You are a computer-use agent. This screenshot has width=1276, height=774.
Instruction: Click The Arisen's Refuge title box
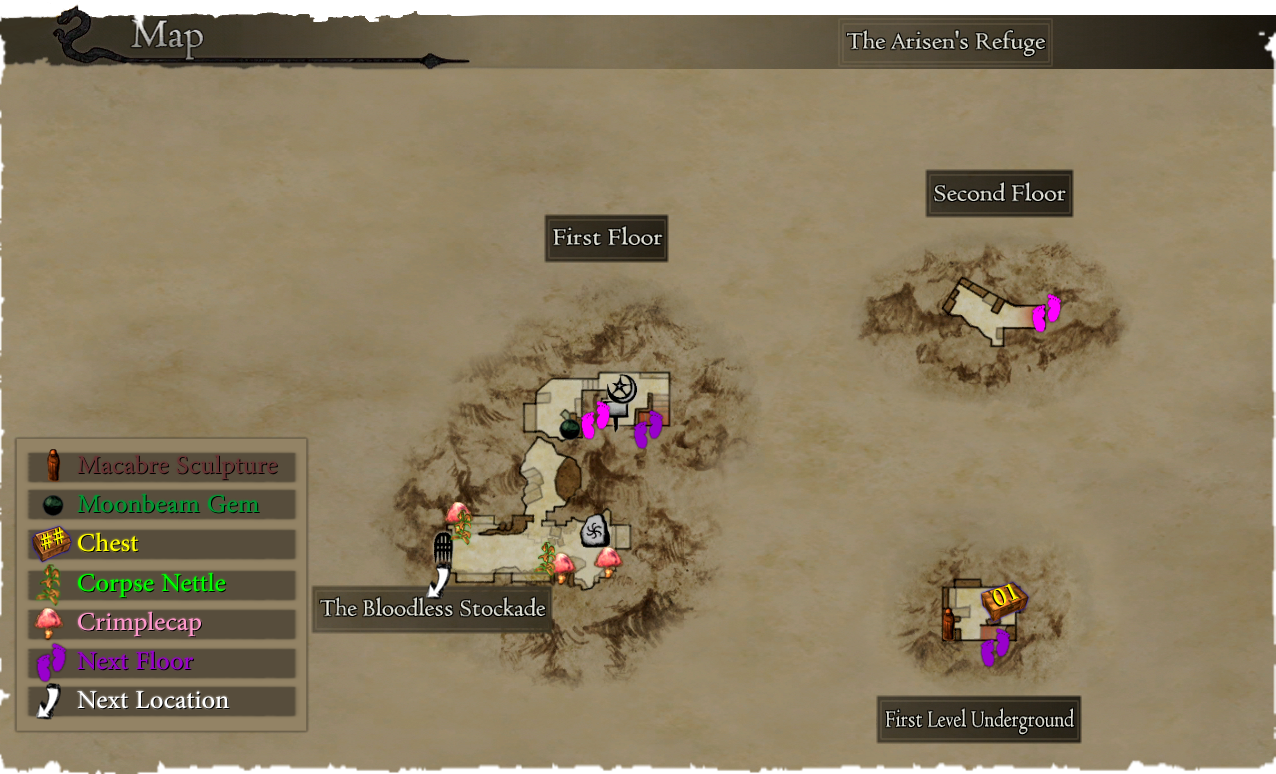[x=945, y=42]
